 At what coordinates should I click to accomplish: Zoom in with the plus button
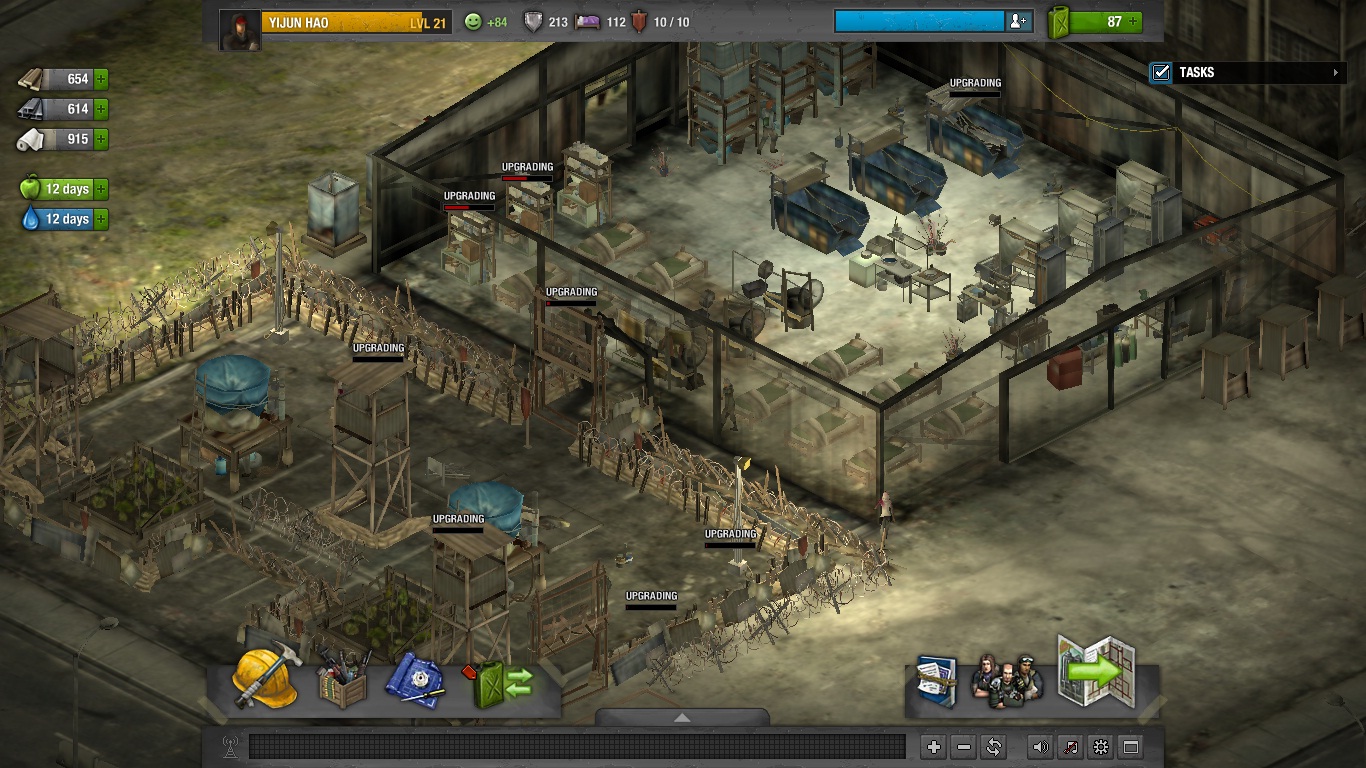[933, 747]
